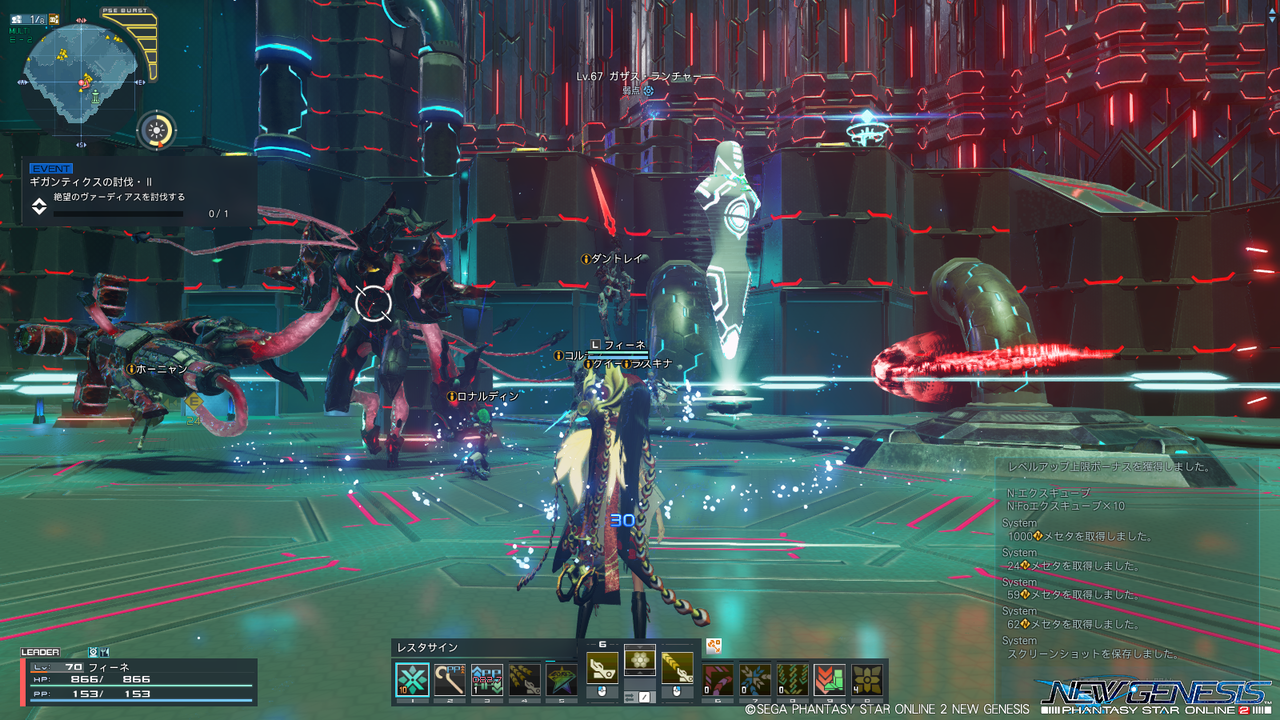Click the orange chain icon above the subpalette
The width and height of the screenshot is (1280, 720).
pos(714,646)
